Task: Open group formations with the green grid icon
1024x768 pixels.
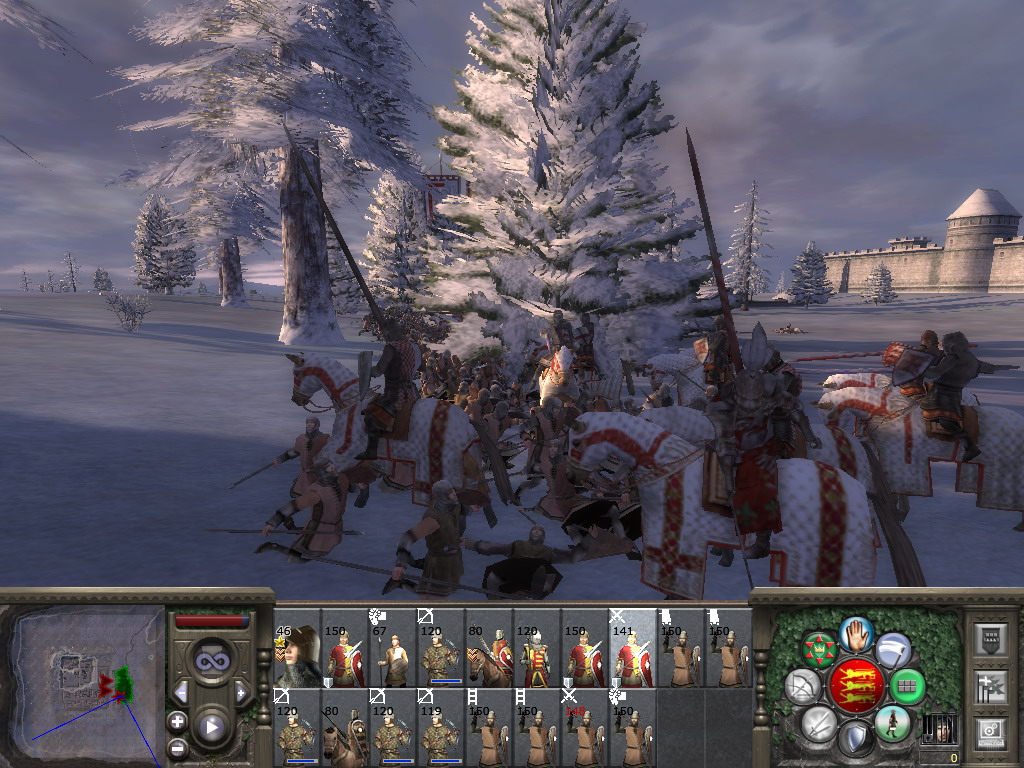Action: (908, 687)
